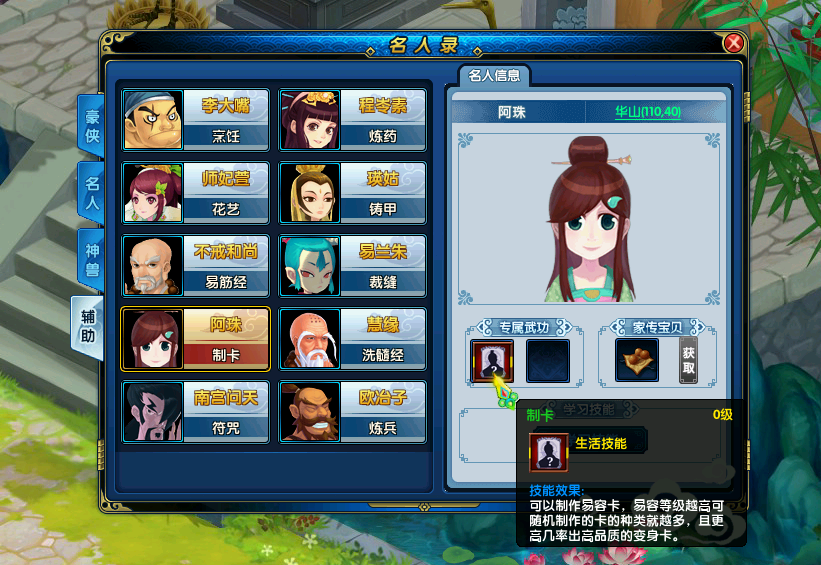Choose 程苓素 the 炼药 master

352,120
